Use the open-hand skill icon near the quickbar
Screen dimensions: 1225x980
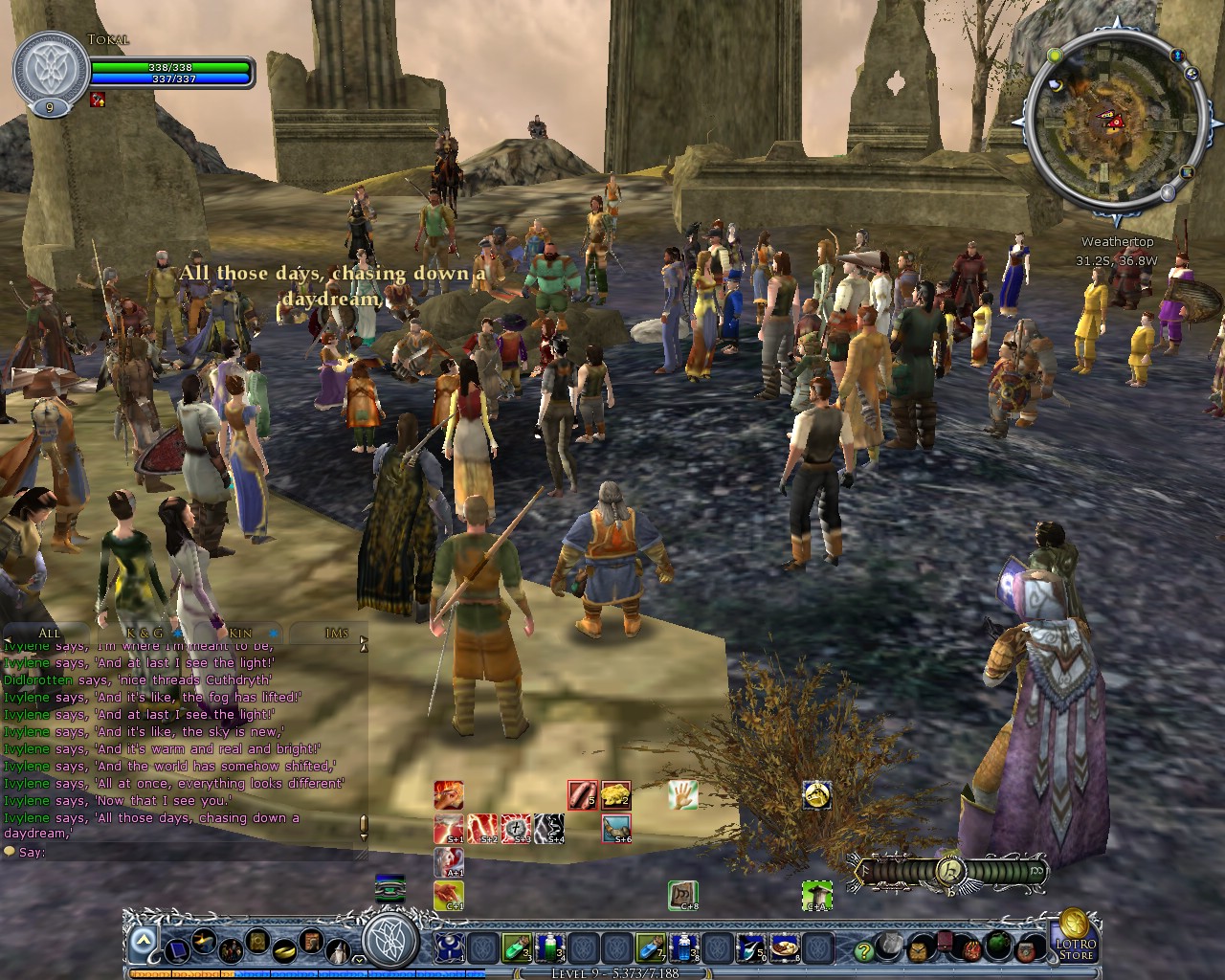(683, 795)
